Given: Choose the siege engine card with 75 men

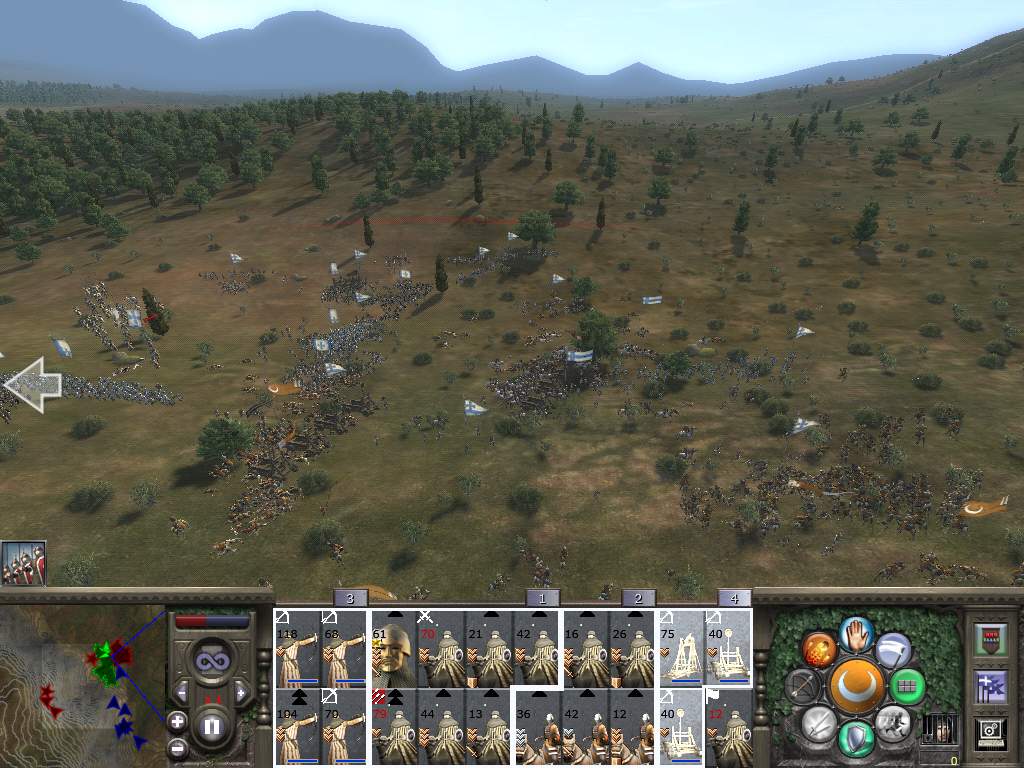Looking at the screenshot, I should (x=680, y=648).
